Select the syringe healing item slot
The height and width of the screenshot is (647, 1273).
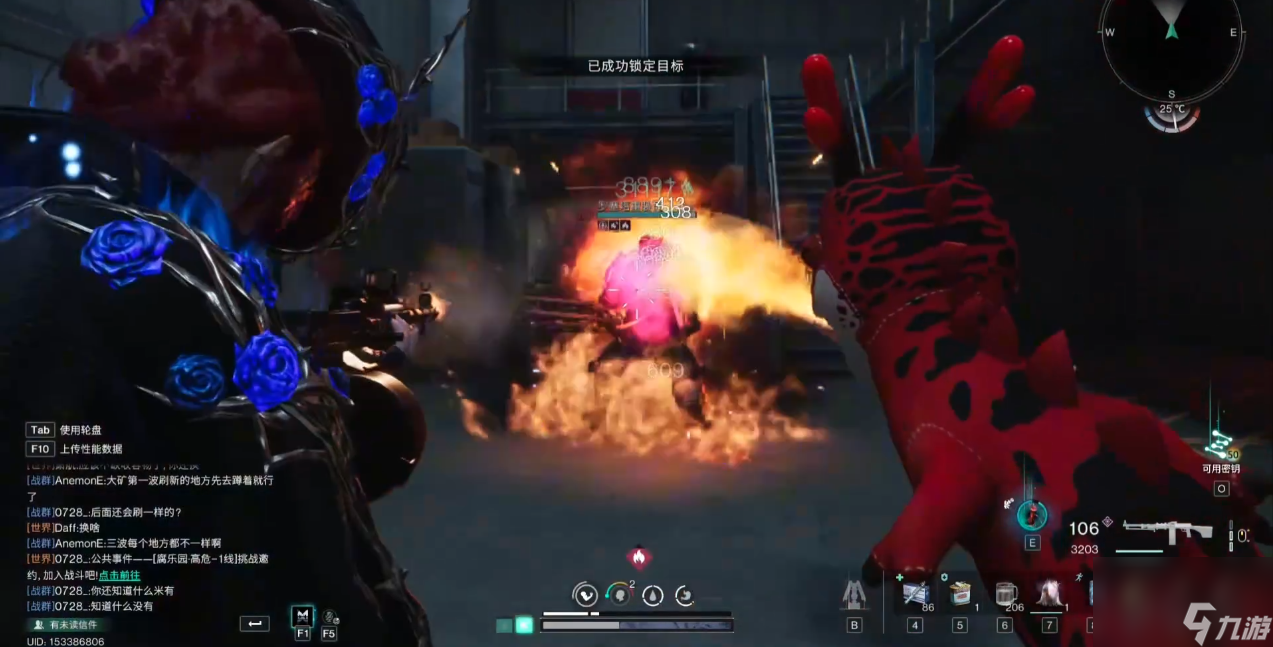coord(915,593)
